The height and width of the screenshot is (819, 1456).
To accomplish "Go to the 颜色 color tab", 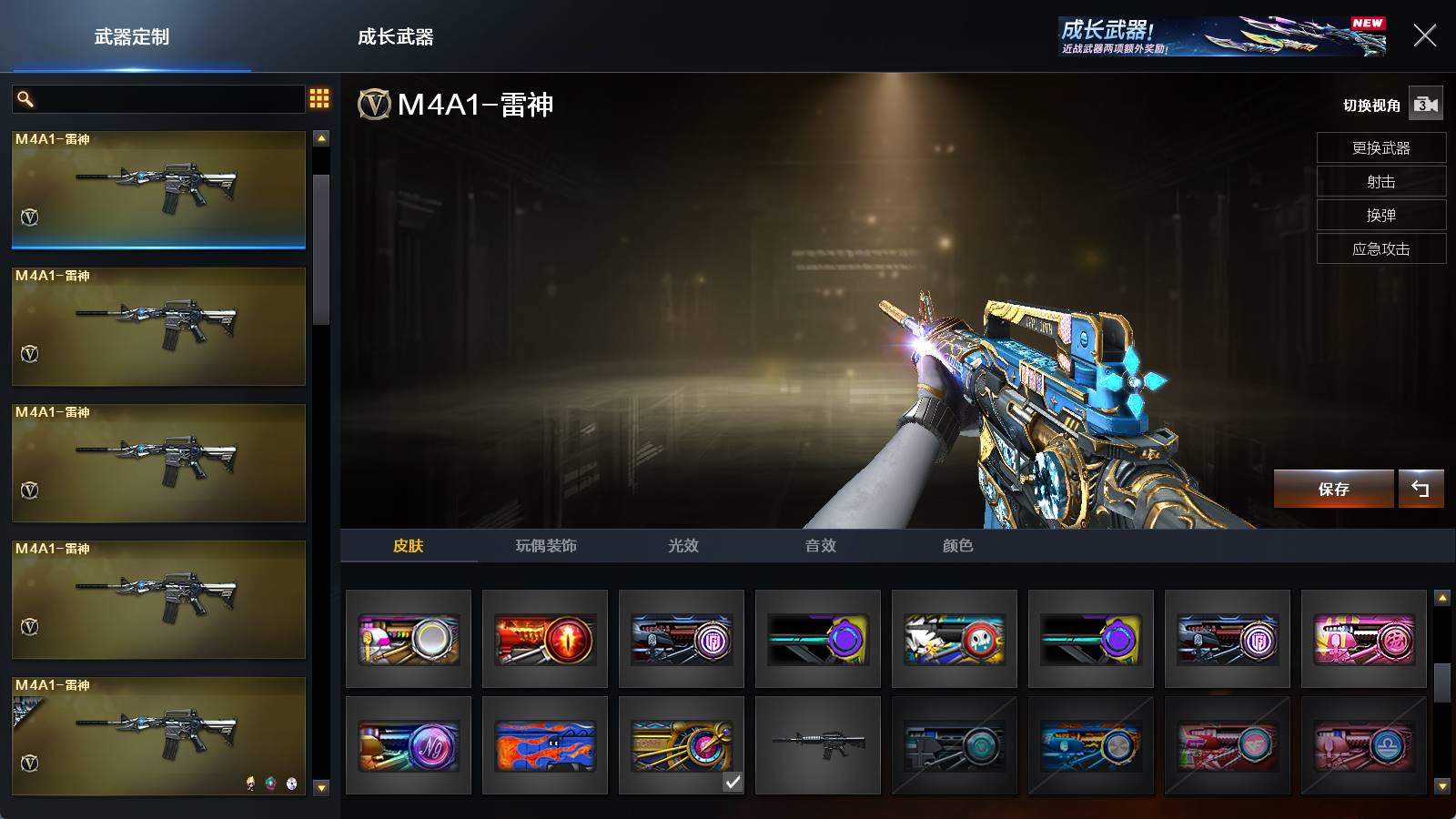I will (x=957, y=545).
